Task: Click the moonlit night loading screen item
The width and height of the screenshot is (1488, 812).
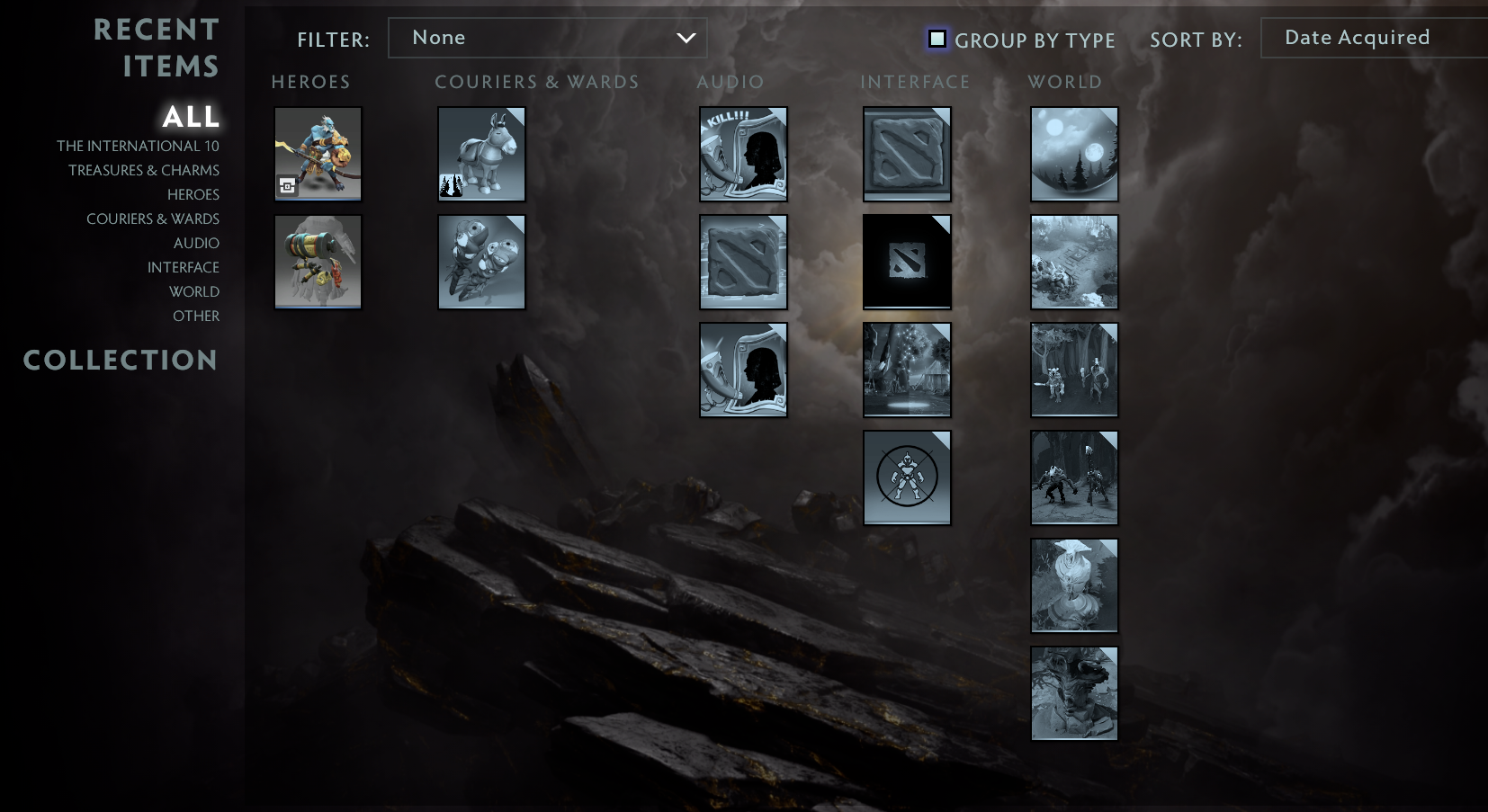Action: 1074,154
